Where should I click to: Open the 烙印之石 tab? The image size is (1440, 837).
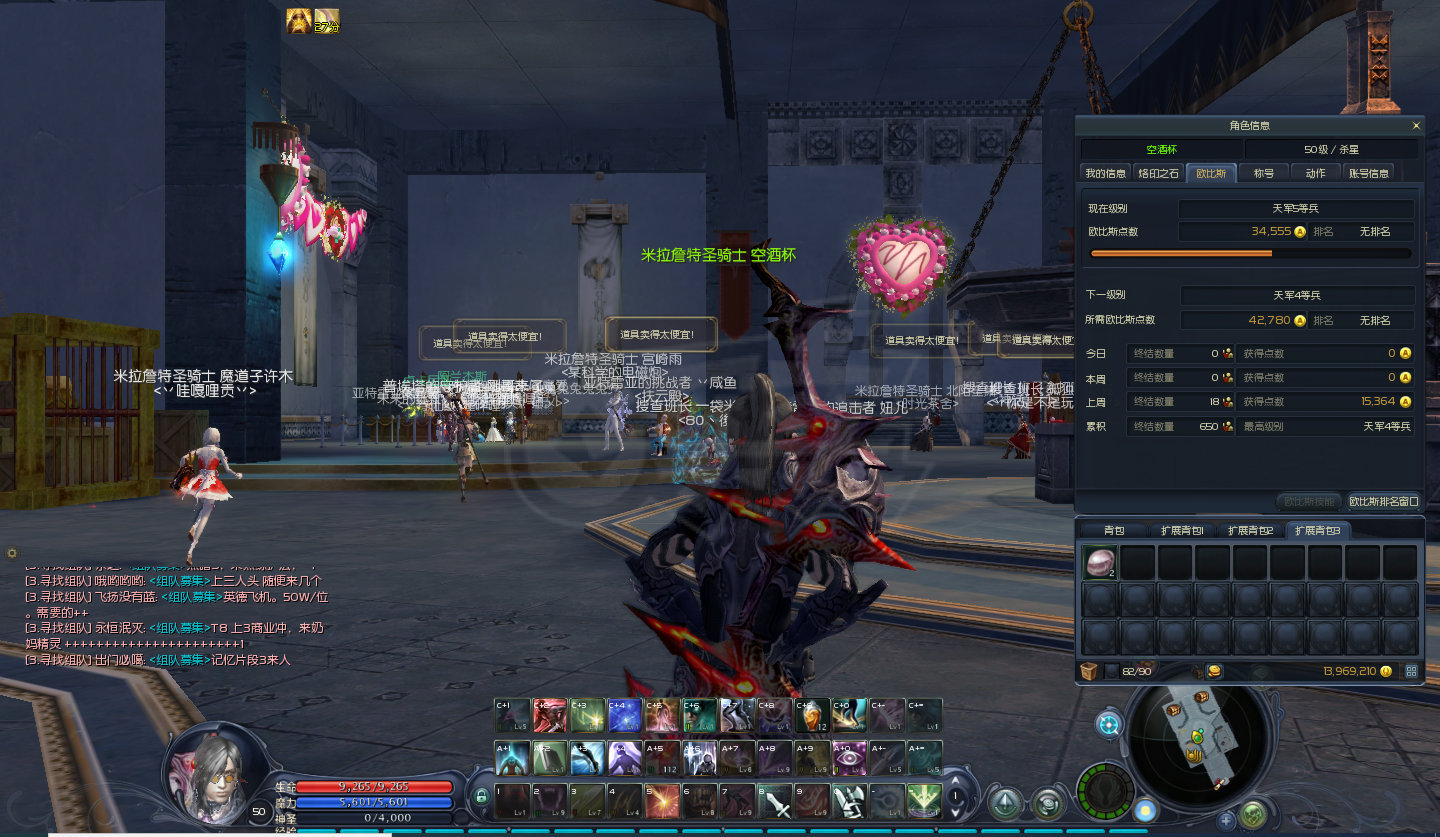point(1159,173)
